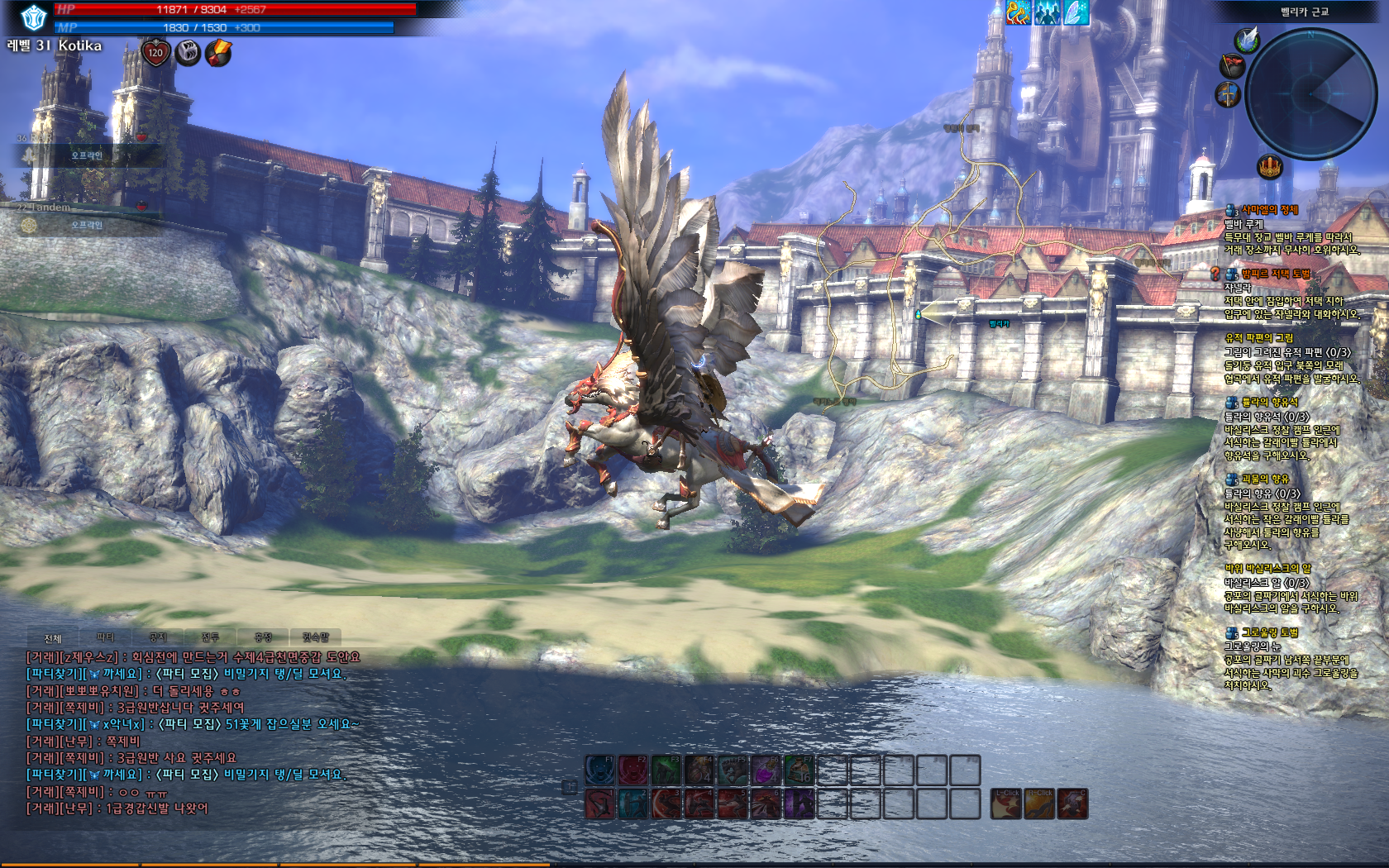Click the fairy wing buff icon

tap(1076, 12)
